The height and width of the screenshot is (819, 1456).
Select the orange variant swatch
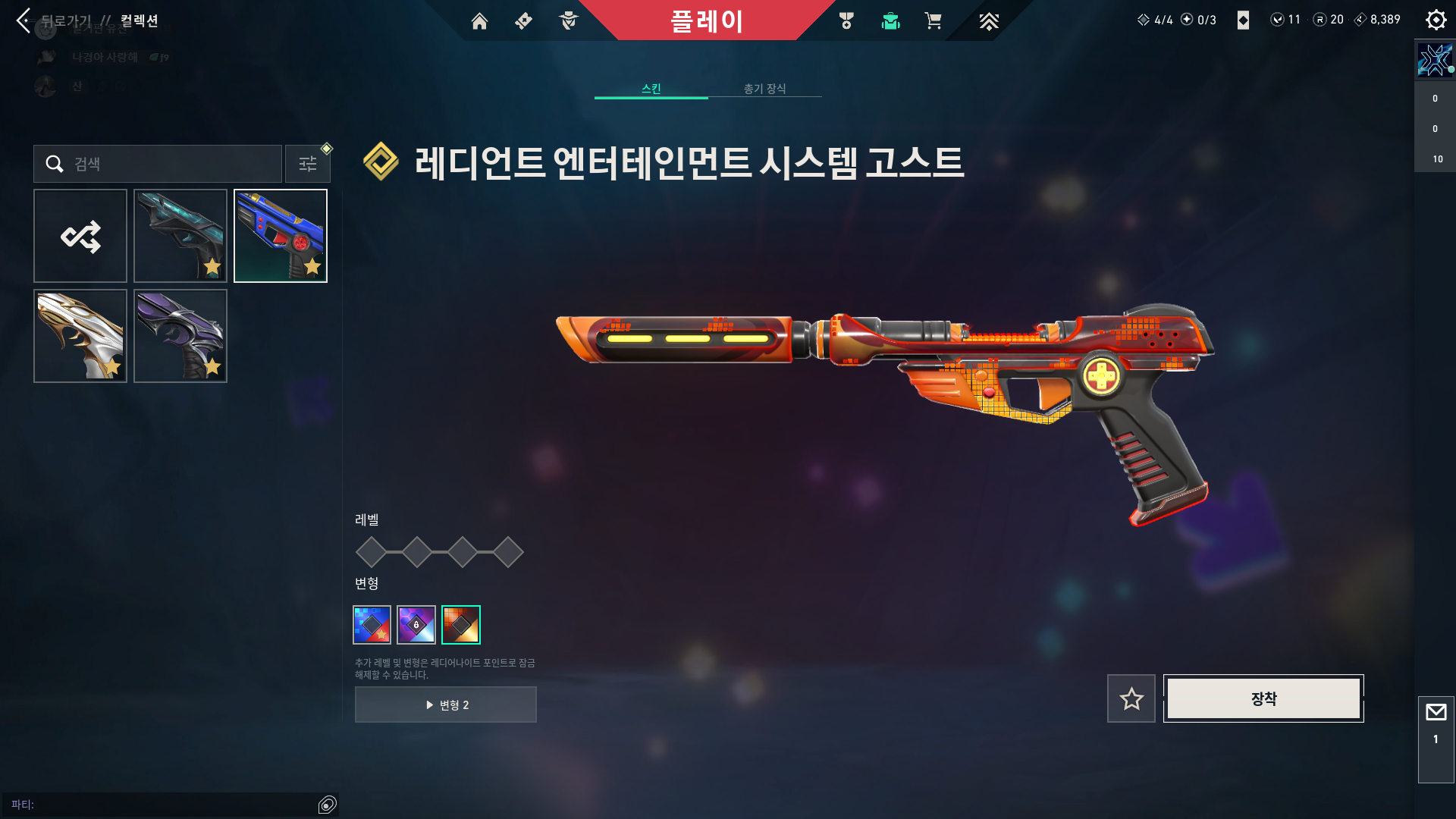461,625
